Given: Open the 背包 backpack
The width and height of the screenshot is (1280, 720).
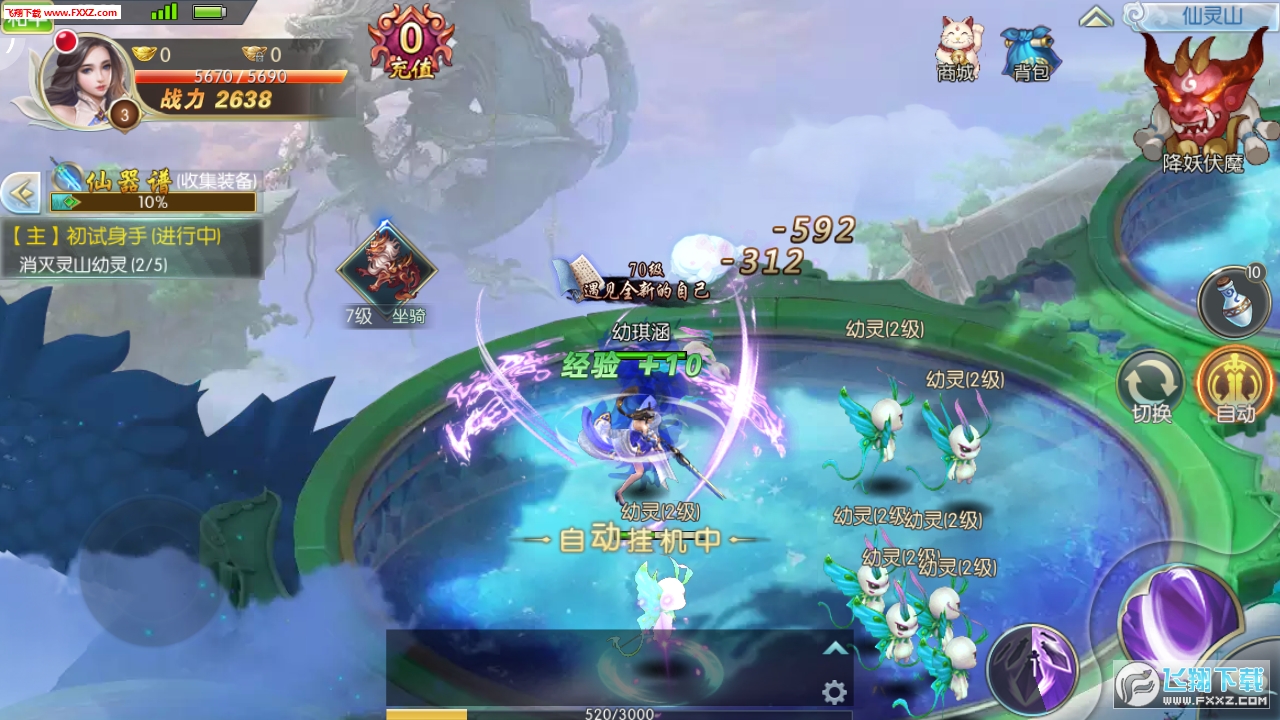Looking at the screenshot, I should (x=1029, y=52).
